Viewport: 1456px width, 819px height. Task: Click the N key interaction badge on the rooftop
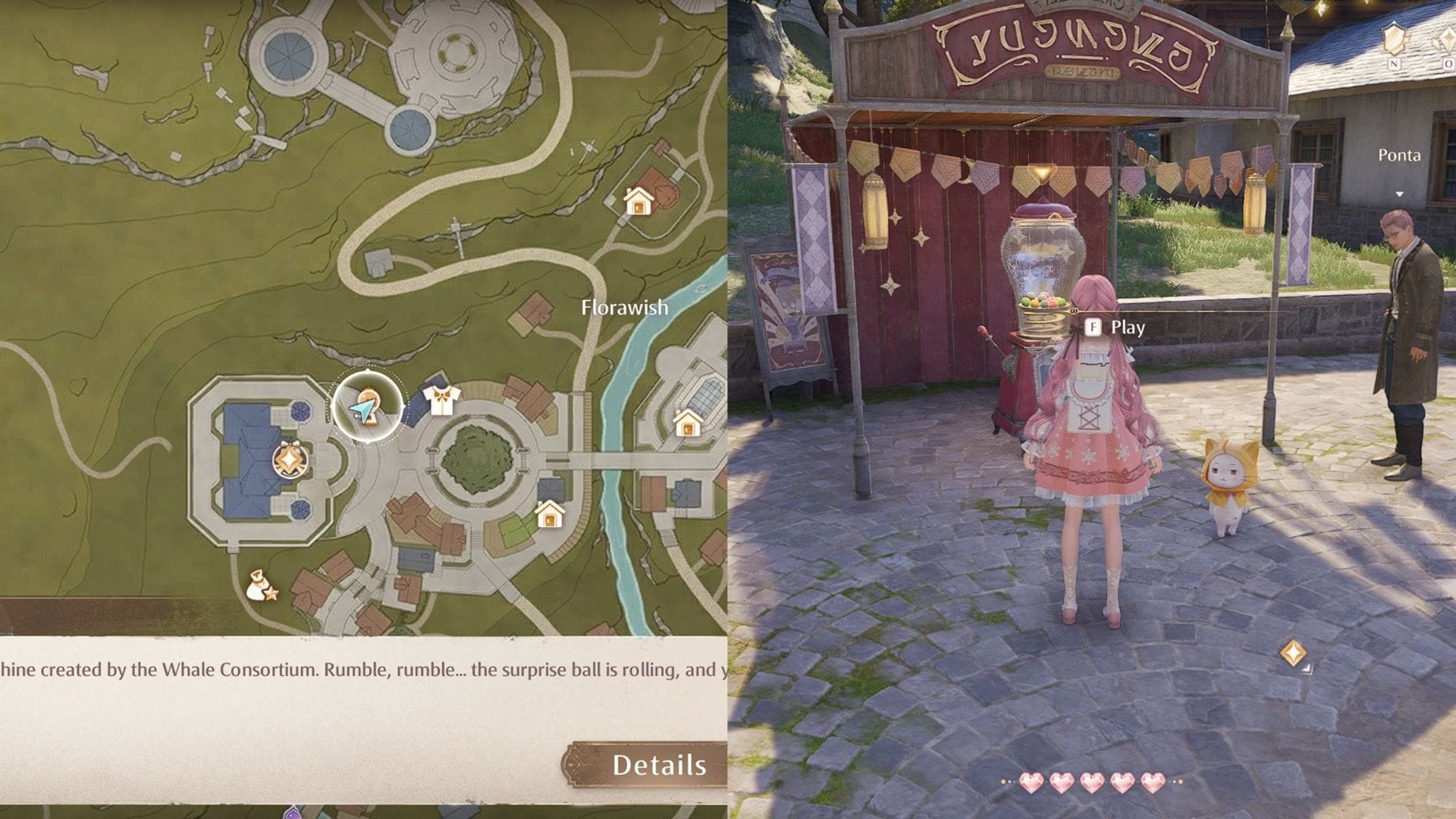(x=1394, y=64)
